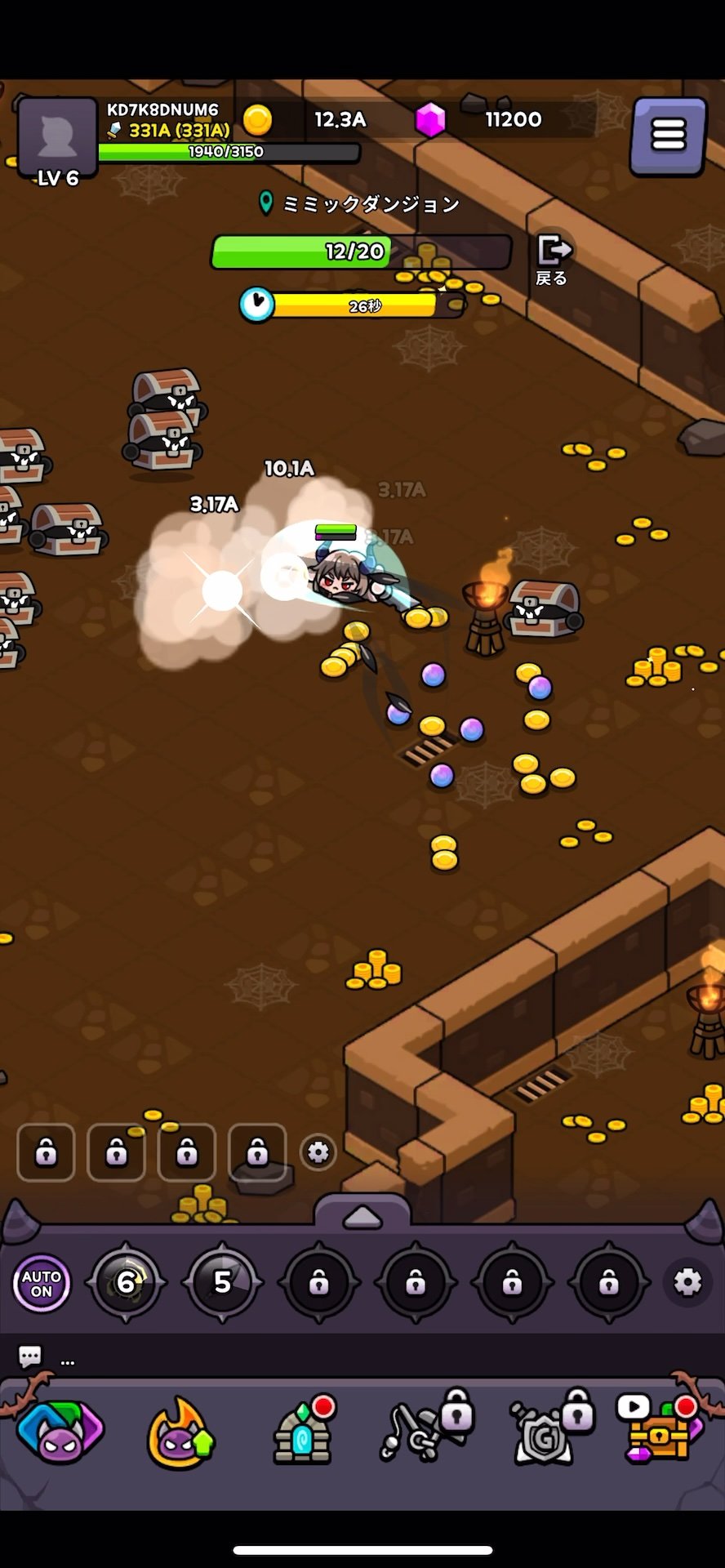Open the gear beside the locked slots
The image size is (725, 1568).
tap(318, 1152)
